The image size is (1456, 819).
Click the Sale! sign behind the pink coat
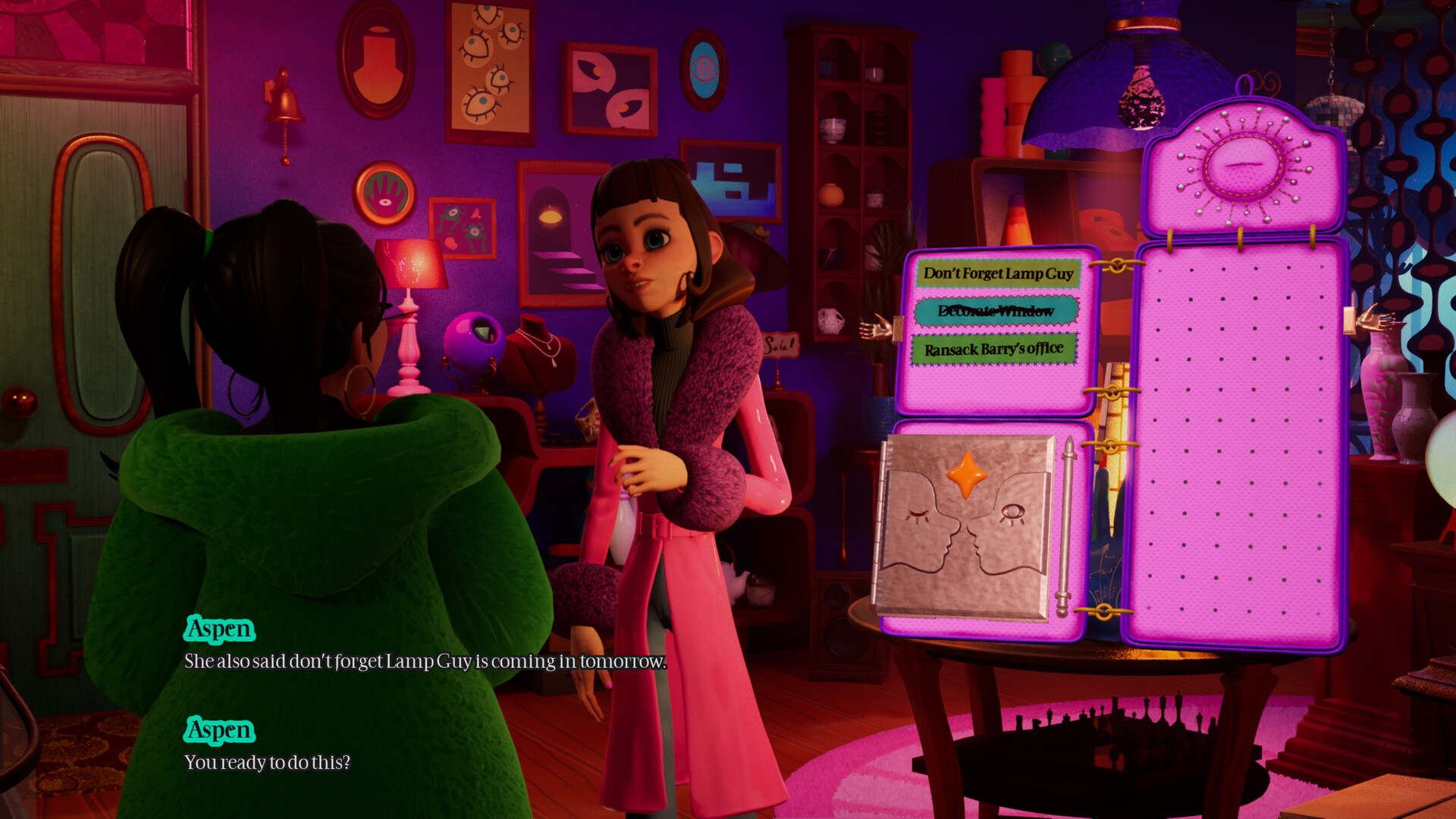[781, 345]
